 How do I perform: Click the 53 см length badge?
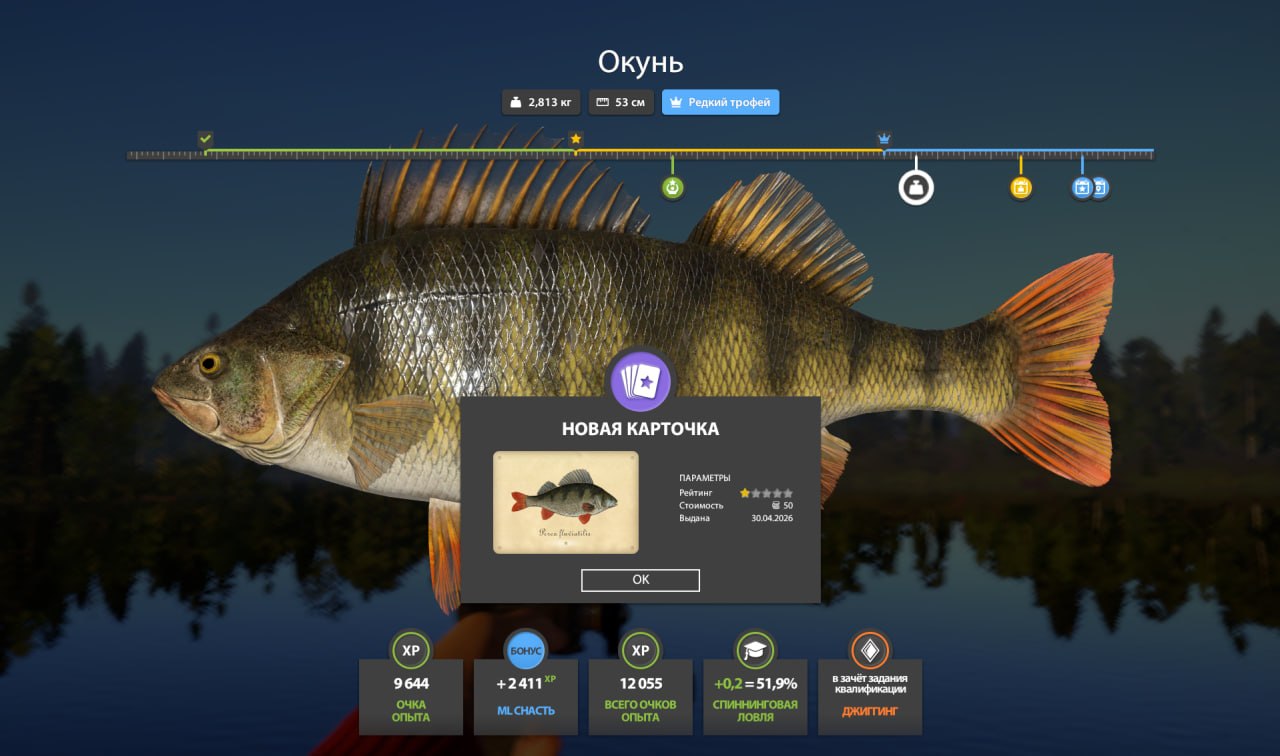(x=621, y=102)
